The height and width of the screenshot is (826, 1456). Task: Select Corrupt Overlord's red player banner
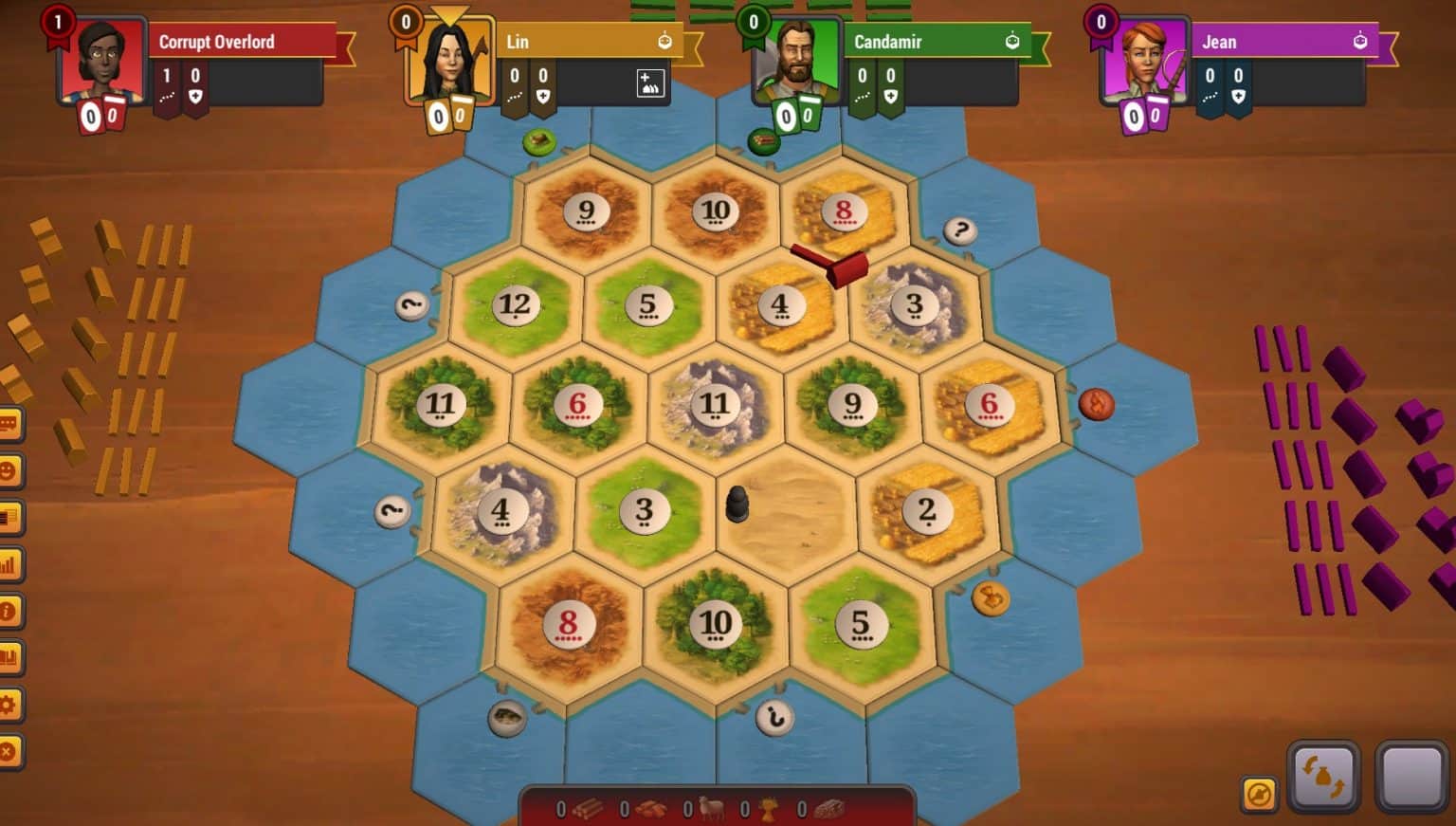242,42
